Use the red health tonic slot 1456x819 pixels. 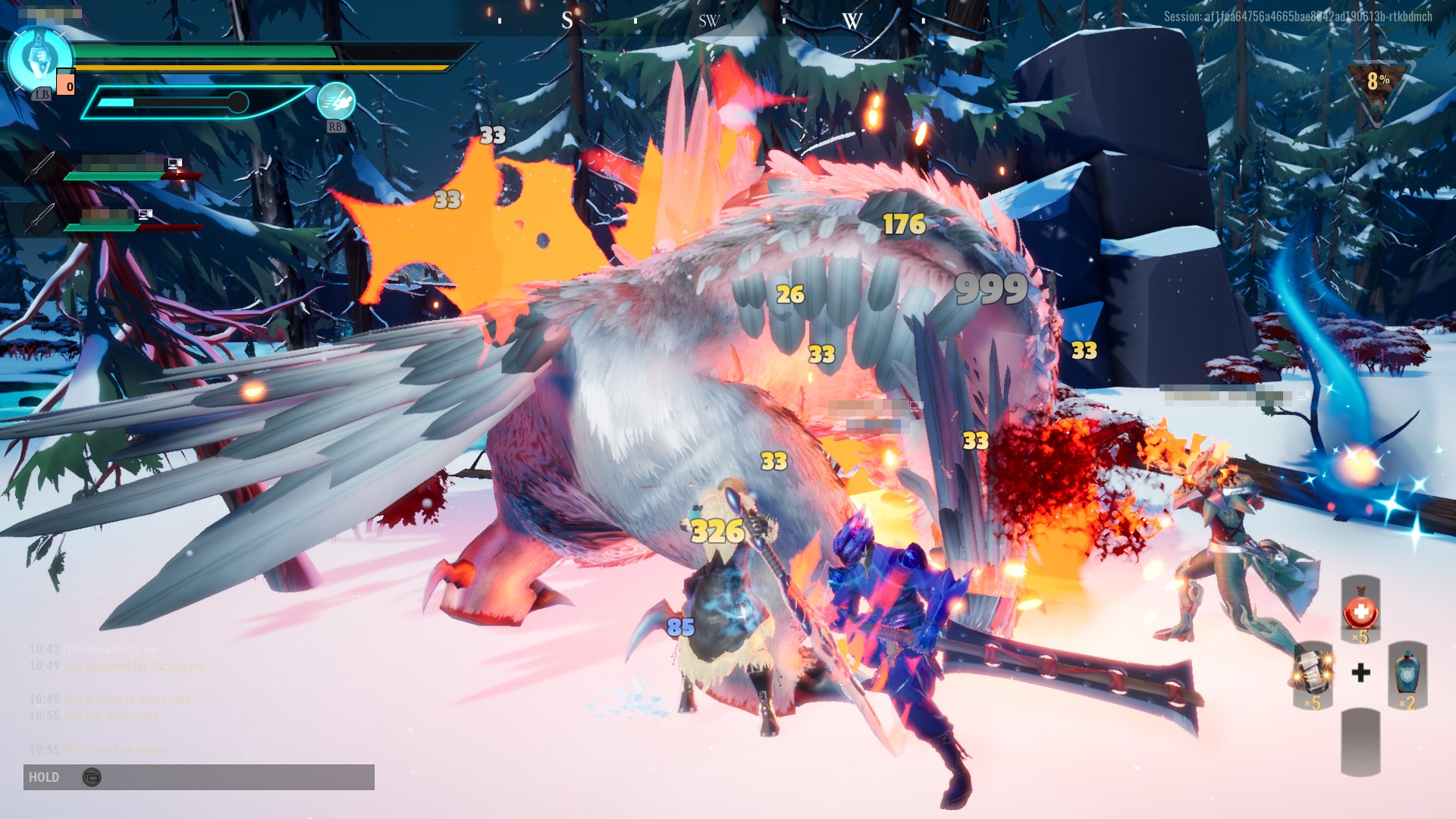tap(1360, 610)
